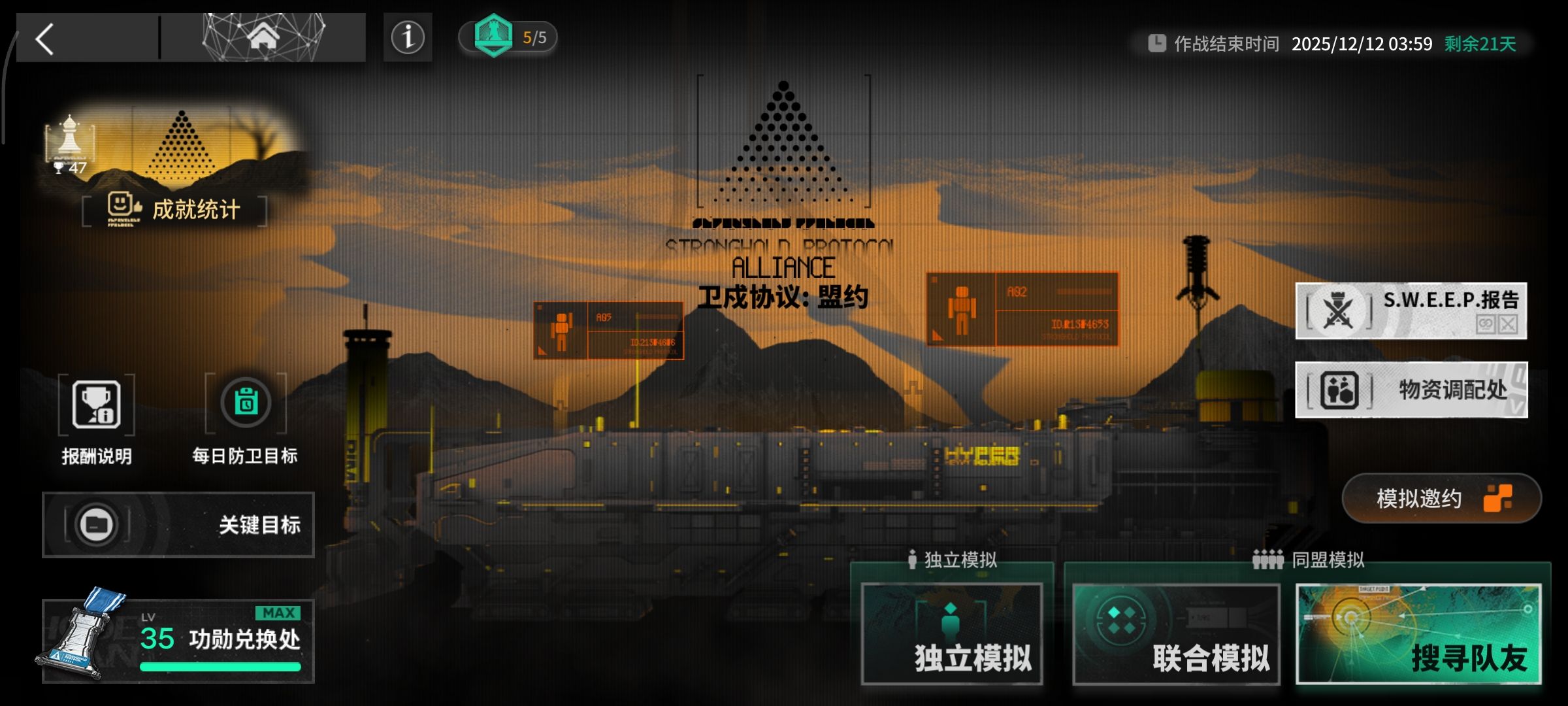Open the S.W.E.E.P.报告 report
Viewport: 1568px width, 706px height.
pyautogui.click(x=1411, y=311)
